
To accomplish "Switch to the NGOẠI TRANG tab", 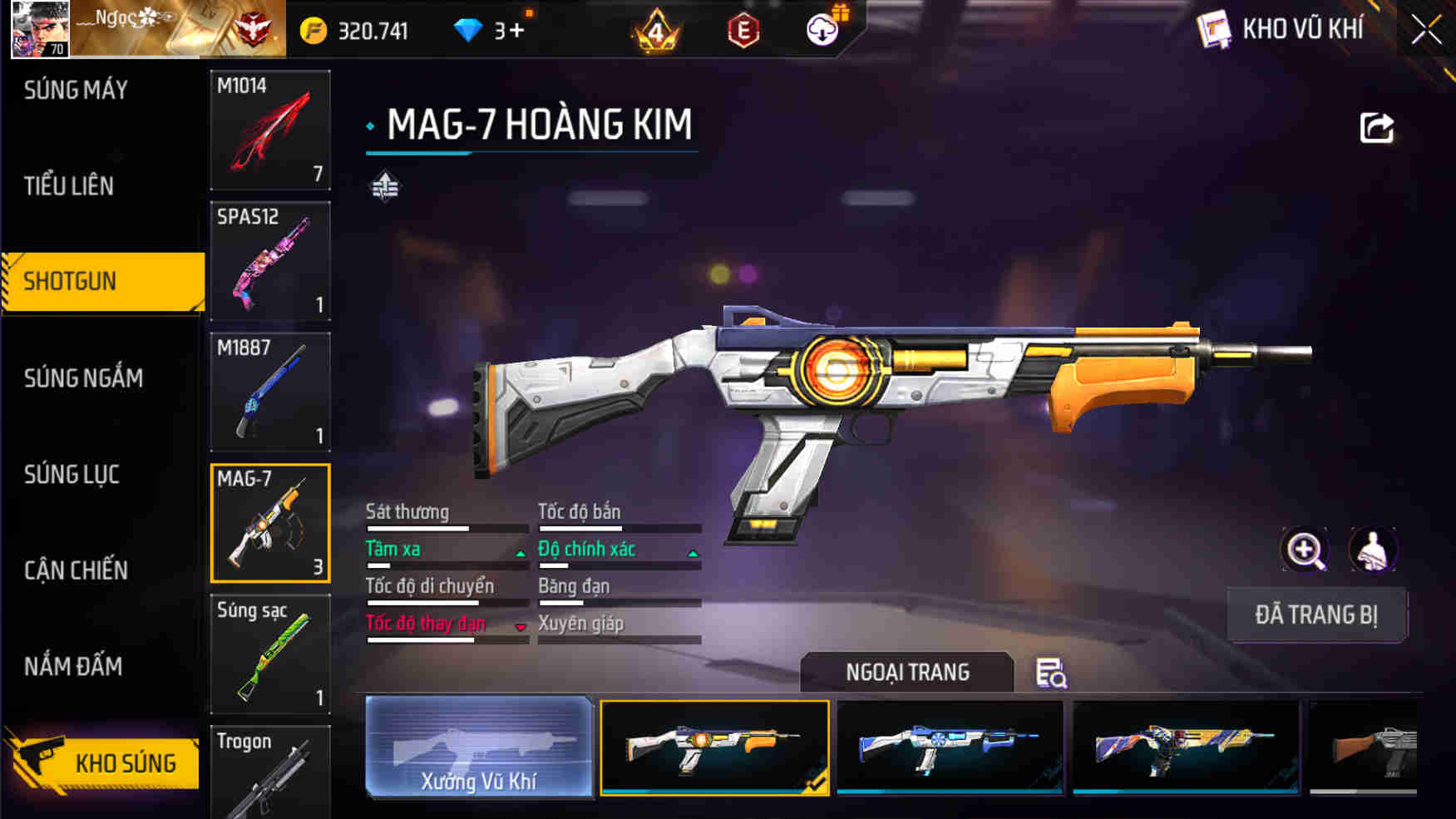I will coord(907,672).
